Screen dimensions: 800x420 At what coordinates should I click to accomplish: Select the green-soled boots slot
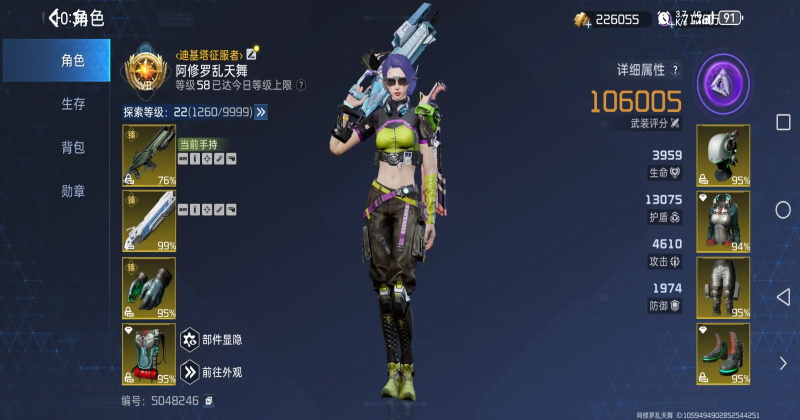(x=722, y=354)
